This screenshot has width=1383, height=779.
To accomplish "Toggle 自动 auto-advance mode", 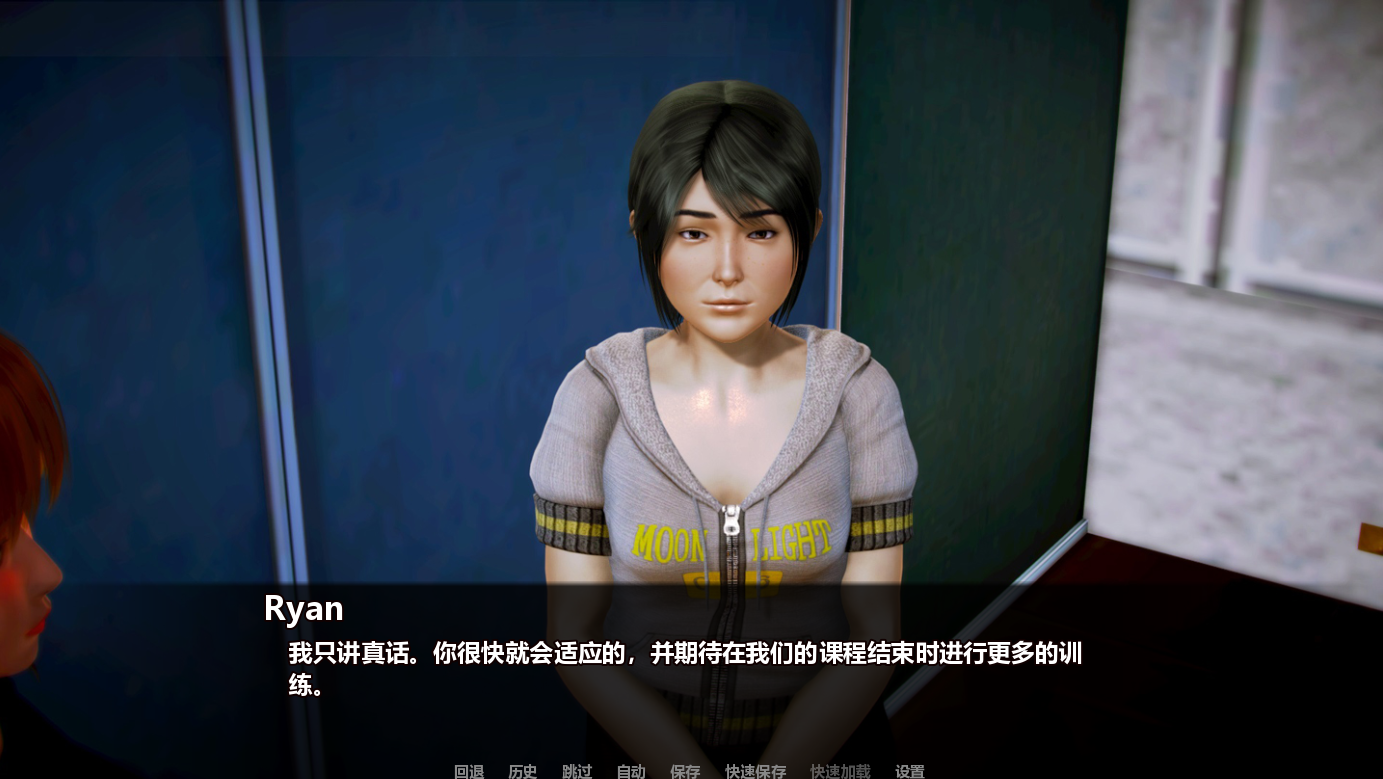I will (629, 771).
